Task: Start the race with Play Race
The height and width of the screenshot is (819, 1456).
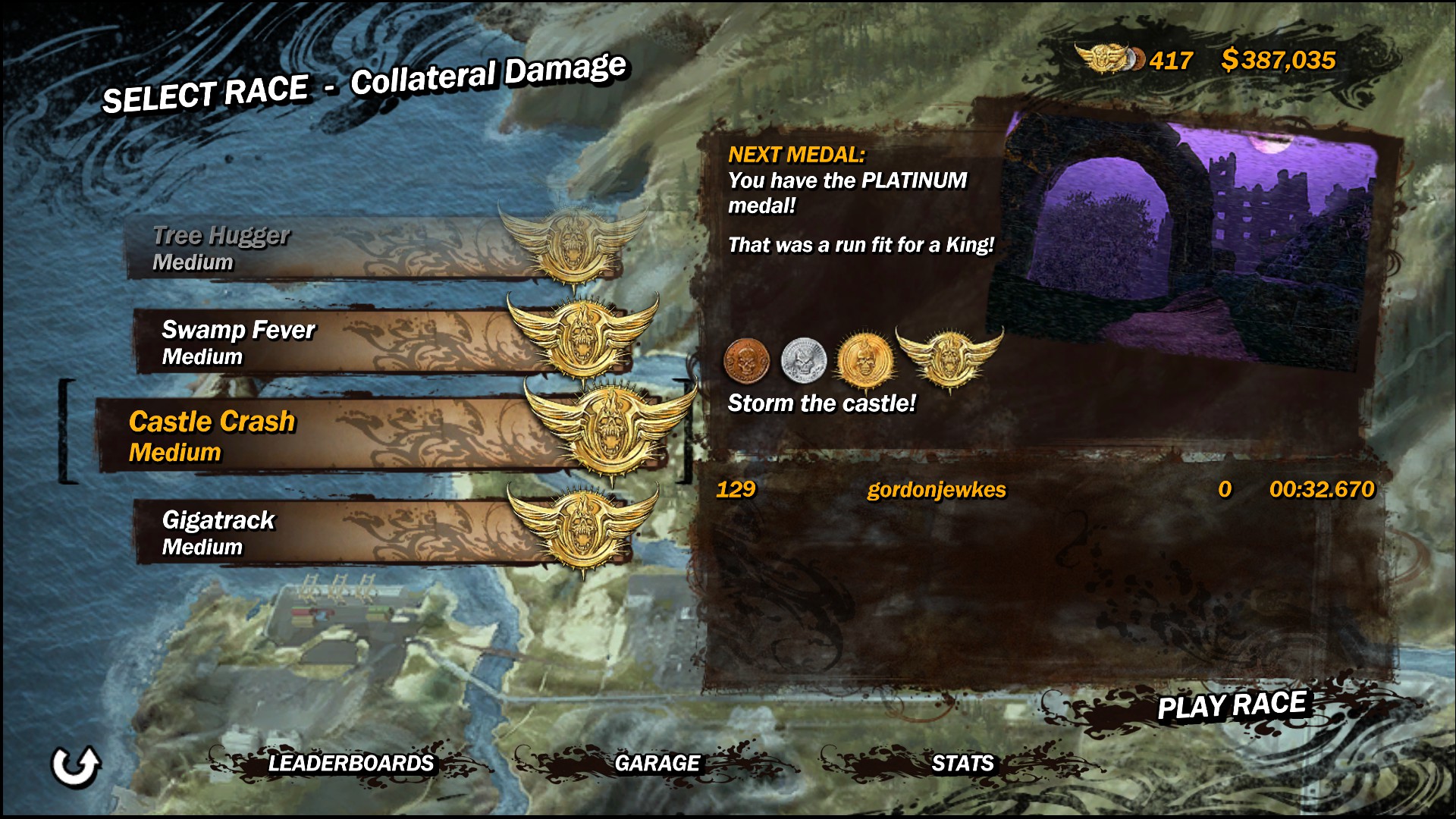Action: click(x=1232, y=705)
